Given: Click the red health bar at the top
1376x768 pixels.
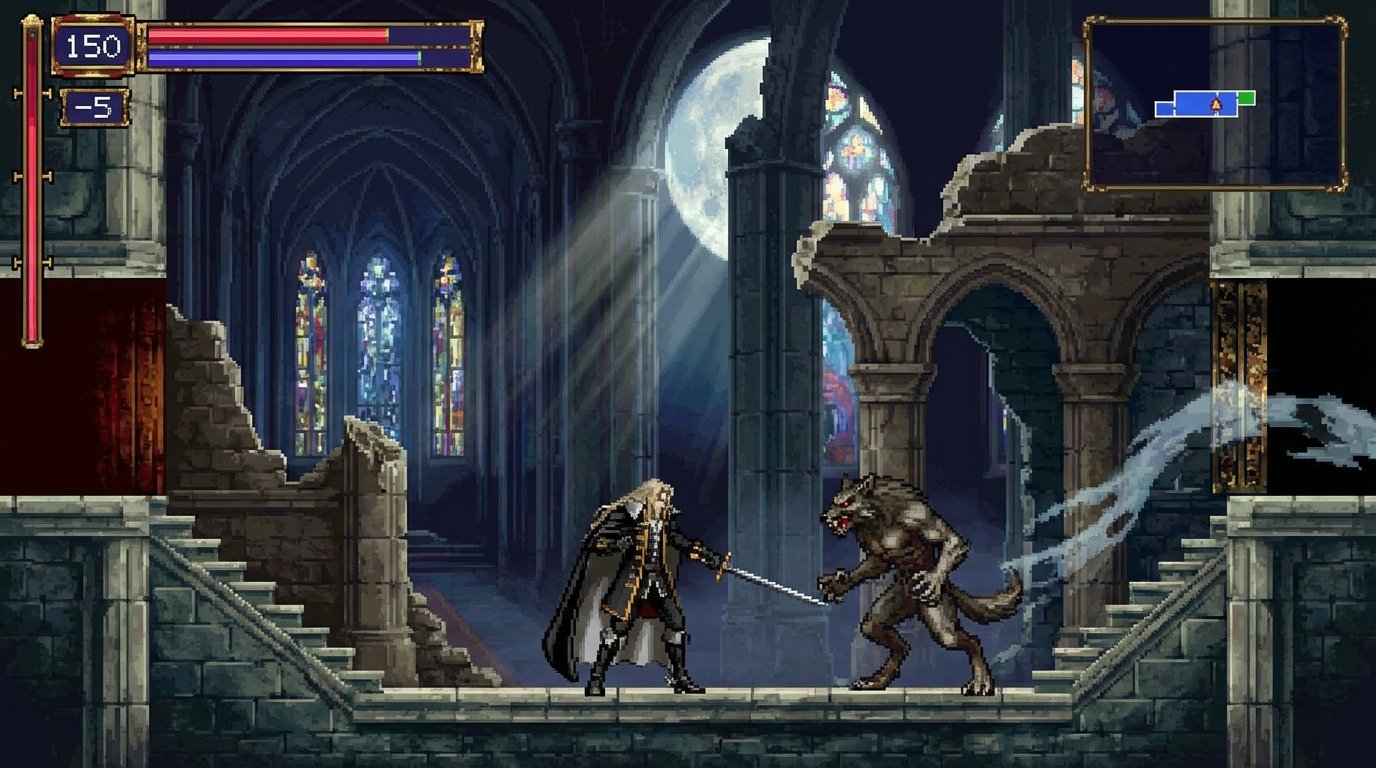Looking at the screenshot, I should pyautogui.click(x=270, y=34).
